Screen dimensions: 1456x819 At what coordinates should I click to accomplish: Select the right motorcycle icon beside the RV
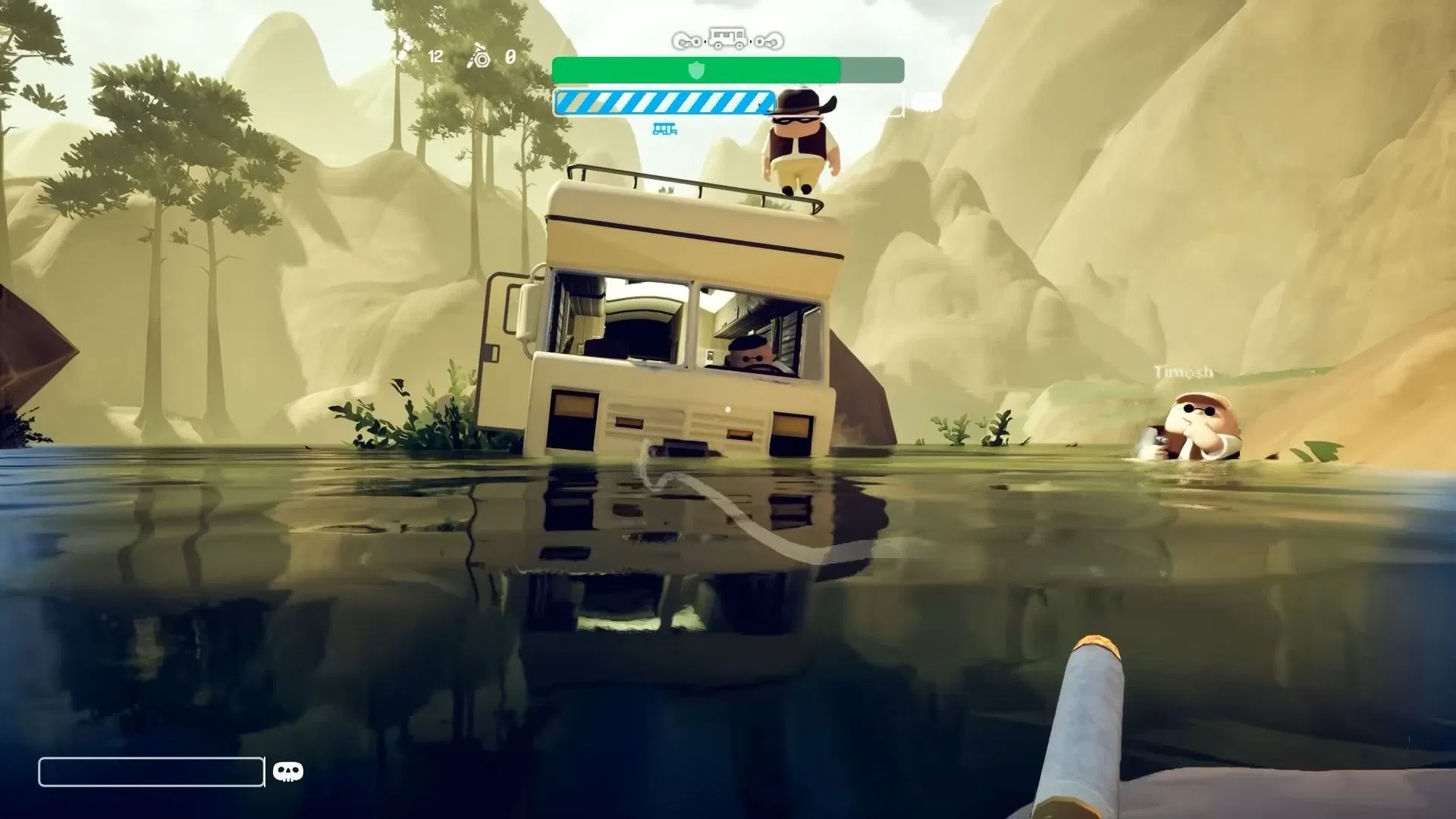click(767, 40)
